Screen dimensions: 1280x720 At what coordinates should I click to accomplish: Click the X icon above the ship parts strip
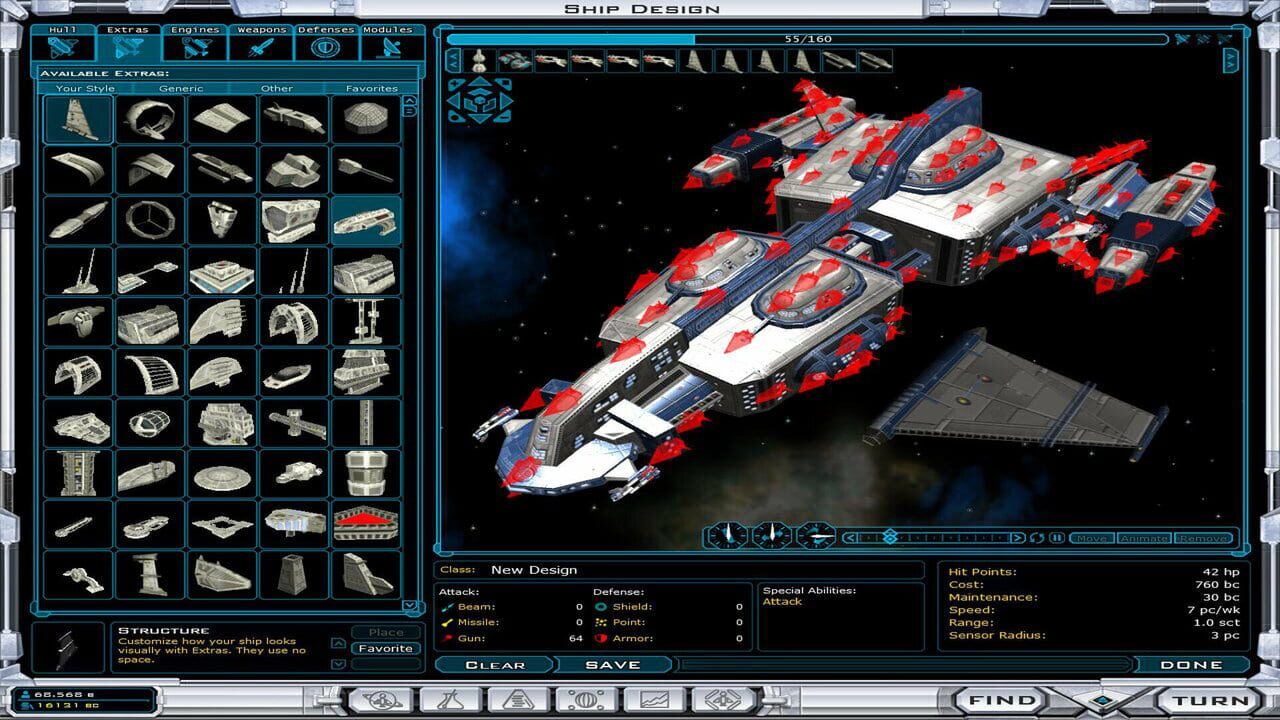[x=1224, y=40]
